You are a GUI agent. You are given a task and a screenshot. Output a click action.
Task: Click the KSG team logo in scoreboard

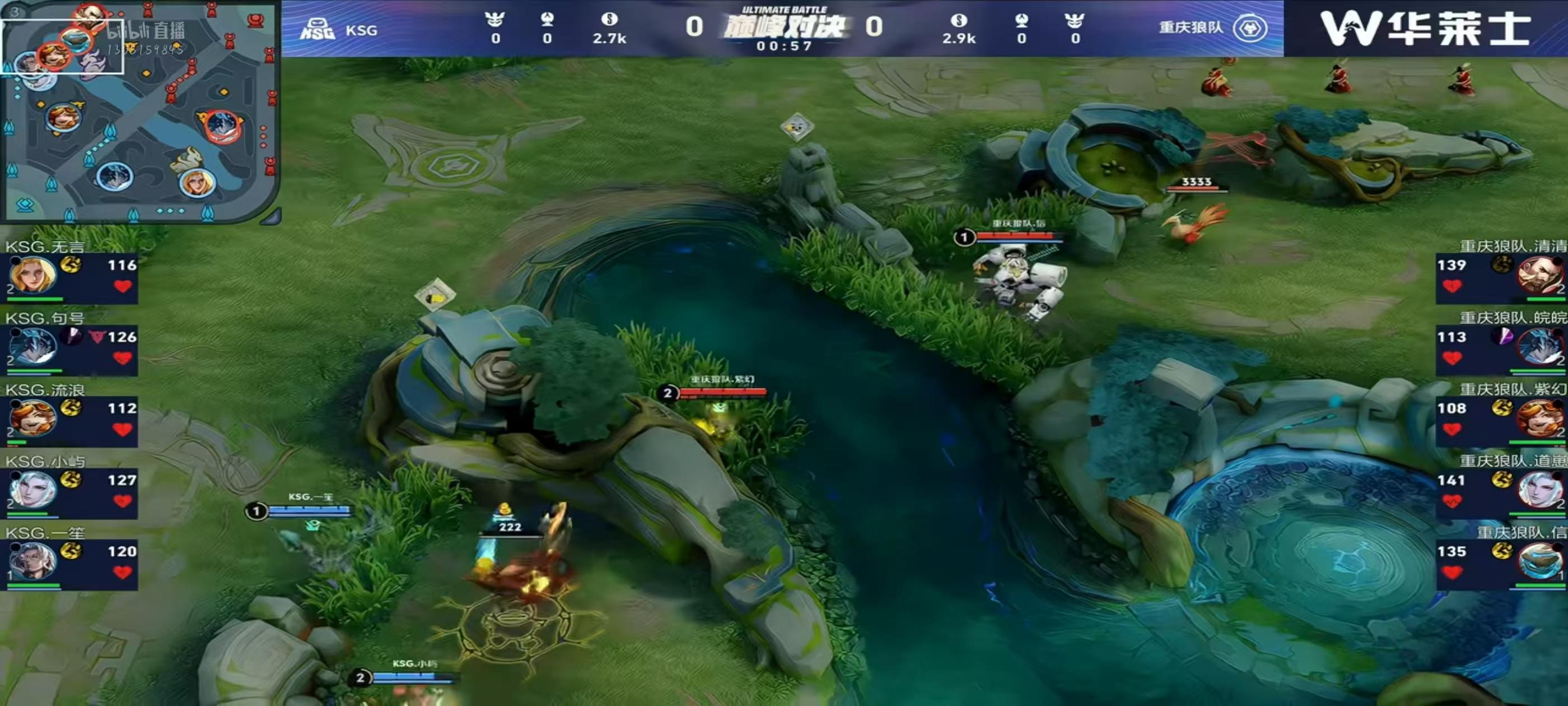point(317,29)
